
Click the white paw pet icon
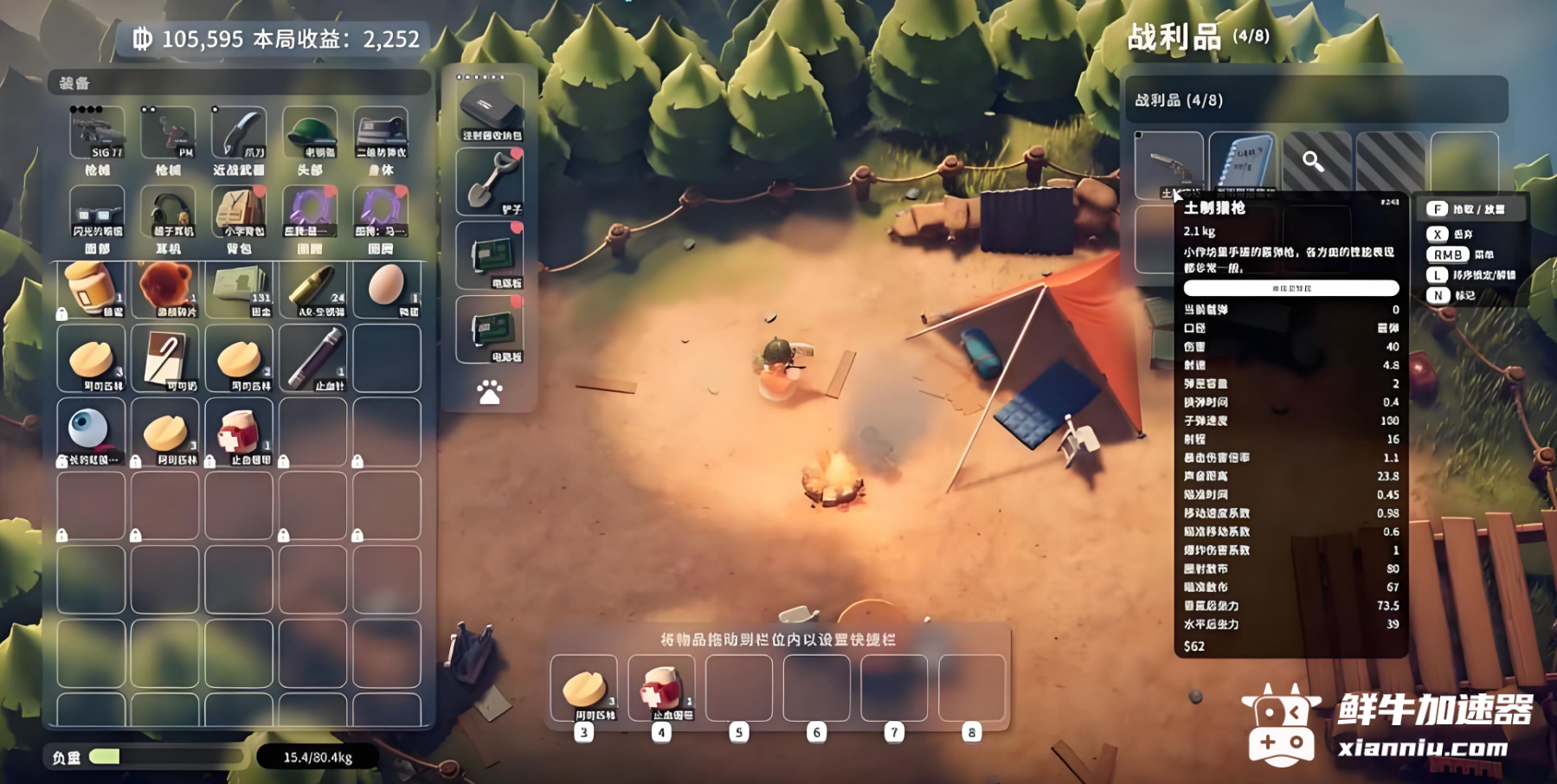(490, 393)
